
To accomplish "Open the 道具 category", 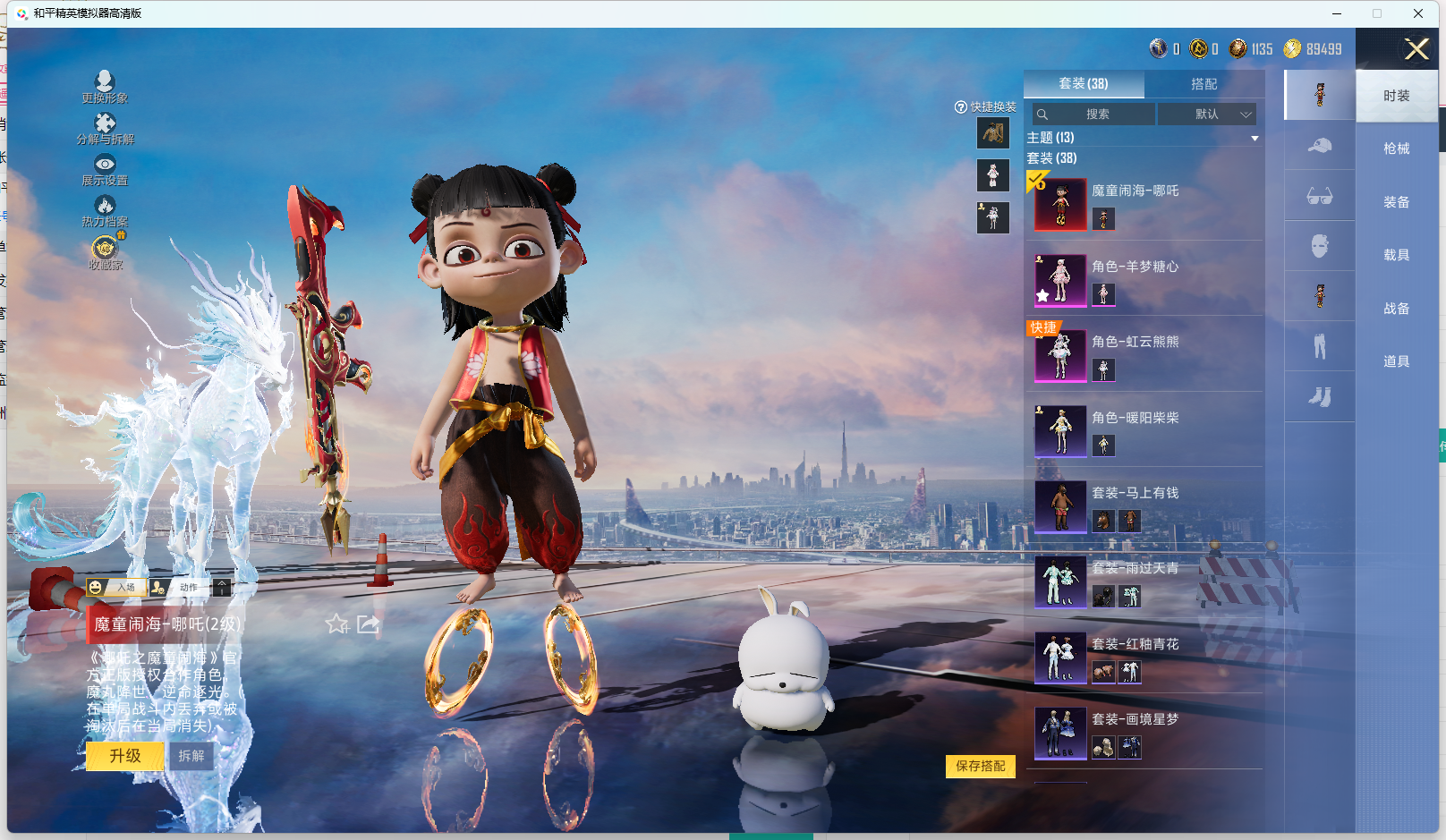I will coord(1396,361).
